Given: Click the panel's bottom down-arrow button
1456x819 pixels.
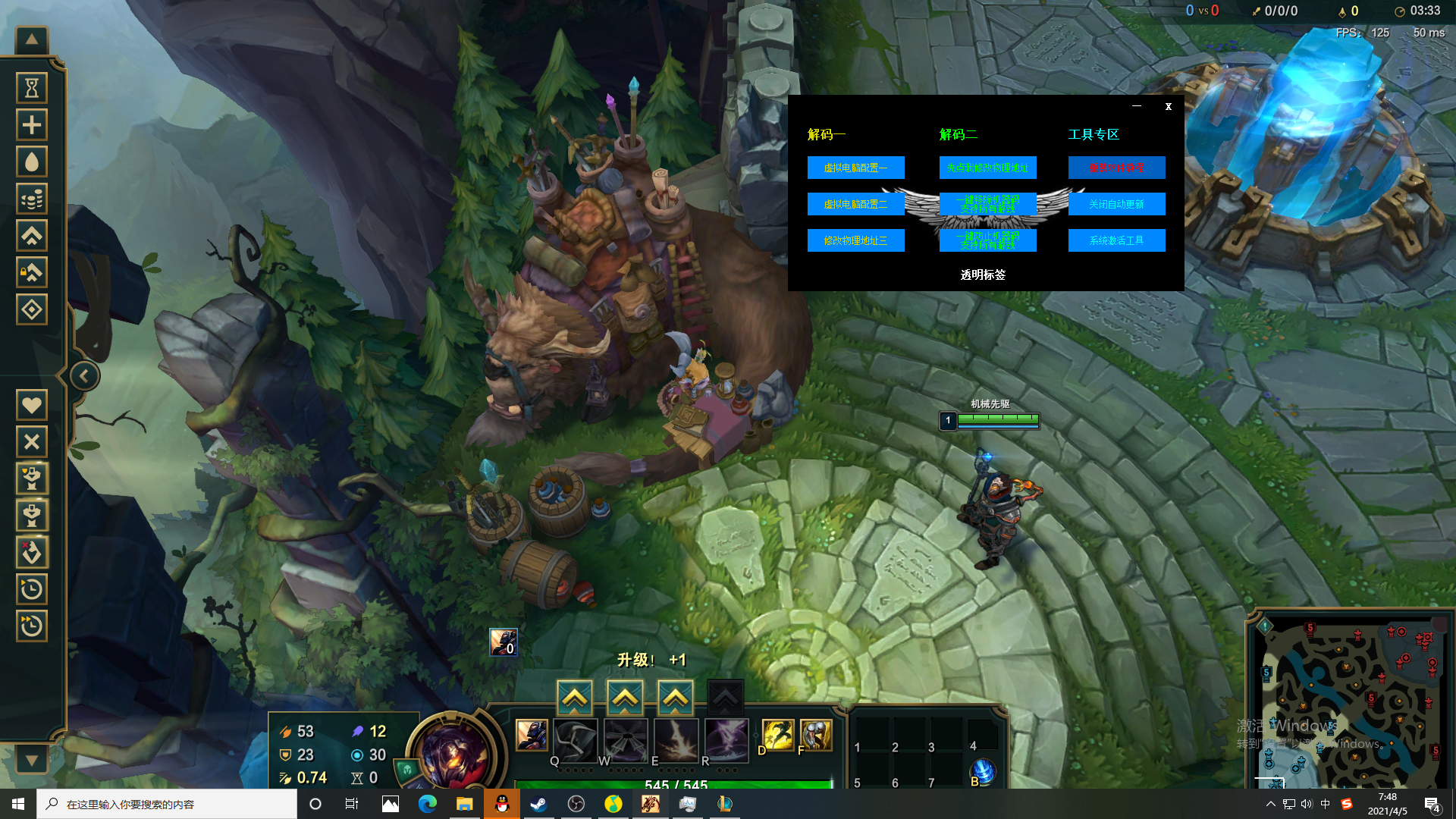Looking at the screenshot, I should [x=32, y=759].
